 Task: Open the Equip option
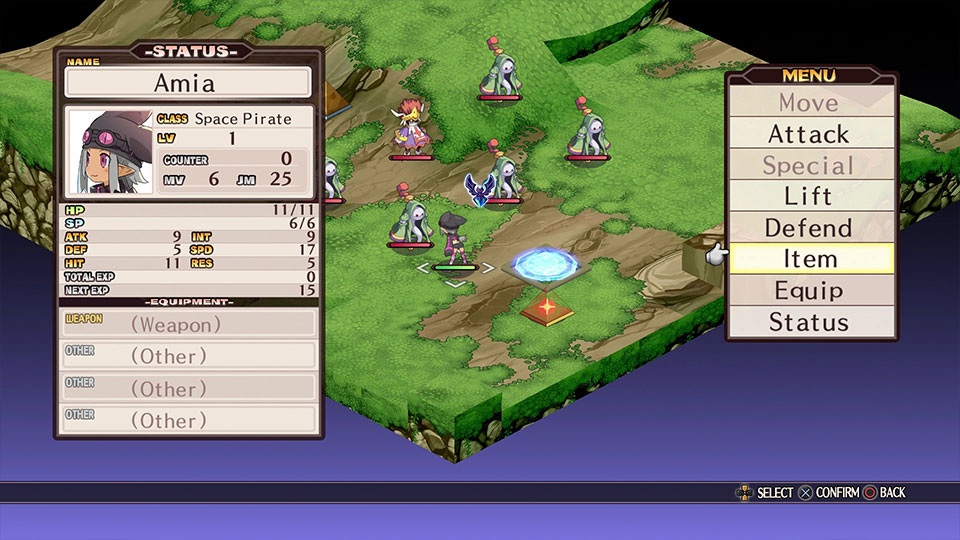pos(809,291)
